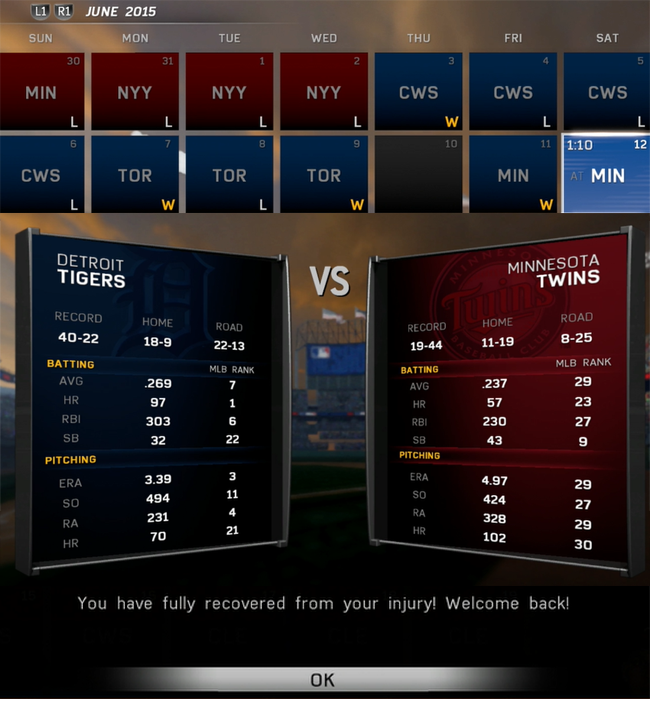Image resolution: width=650 pixels, height=709 pixels.
Task: Open the CWS game tile dated 5
Action: (x=606, y=92)
